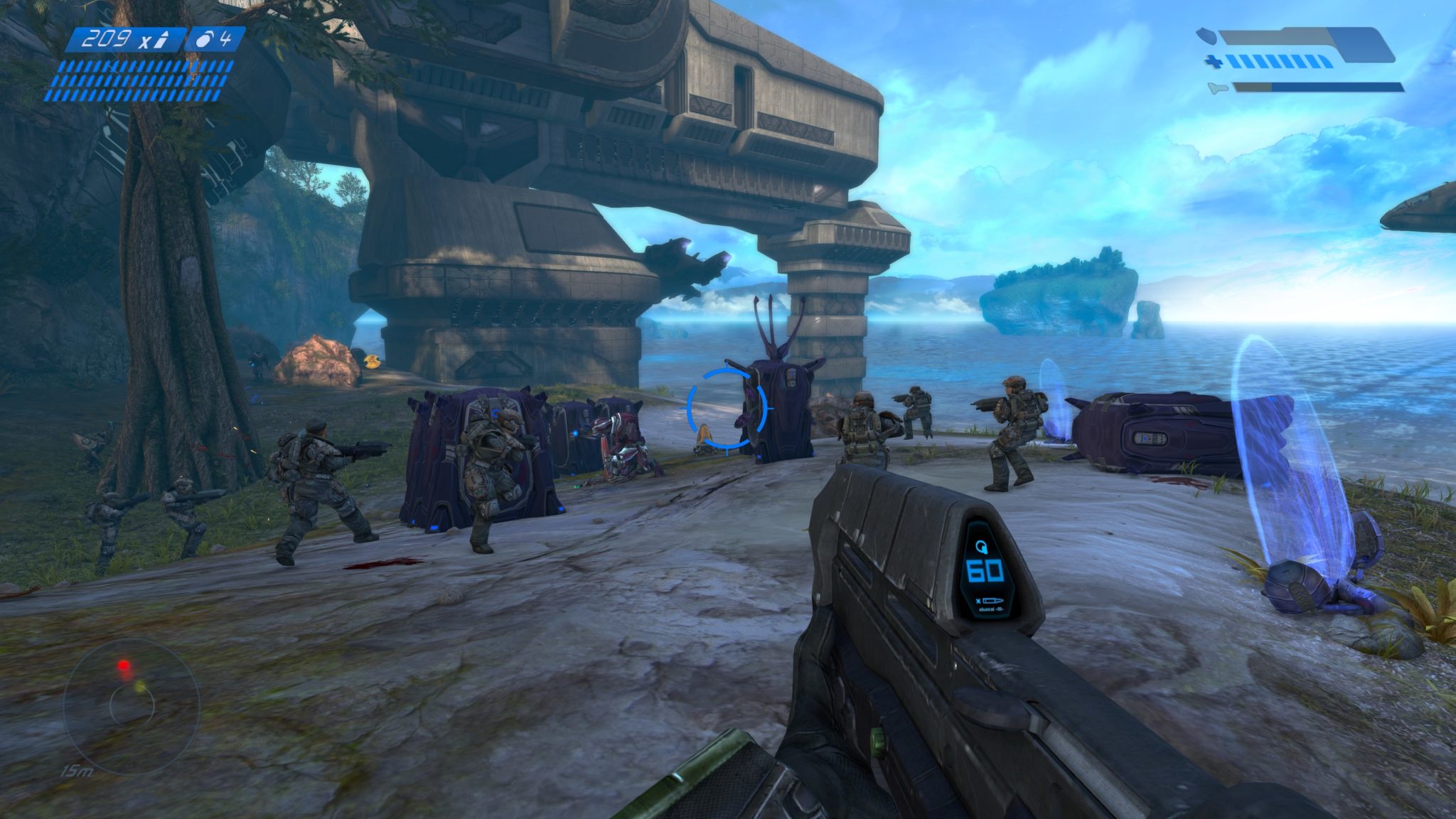
Task: Click the circular motion tracker radar
Action: pos(132,705)
